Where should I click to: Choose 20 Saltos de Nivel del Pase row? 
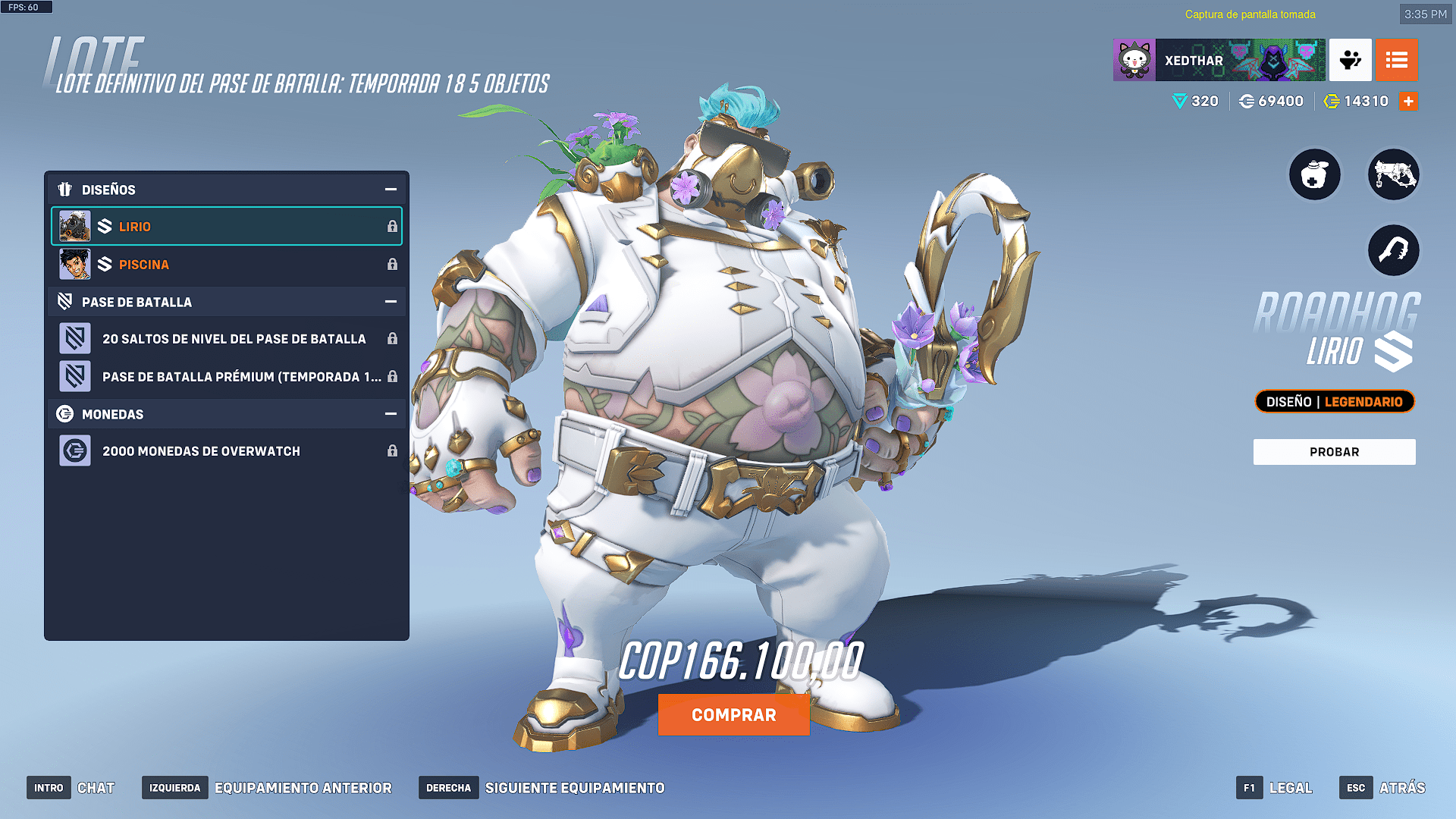(226, 339)
